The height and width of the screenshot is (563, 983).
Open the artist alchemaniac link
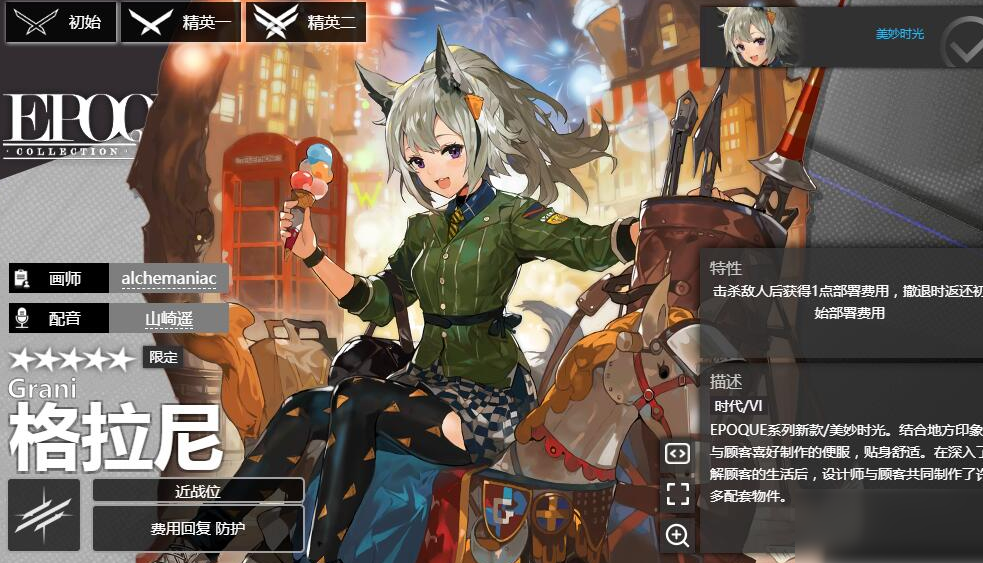pyautogui.click(x=175, y=278)
